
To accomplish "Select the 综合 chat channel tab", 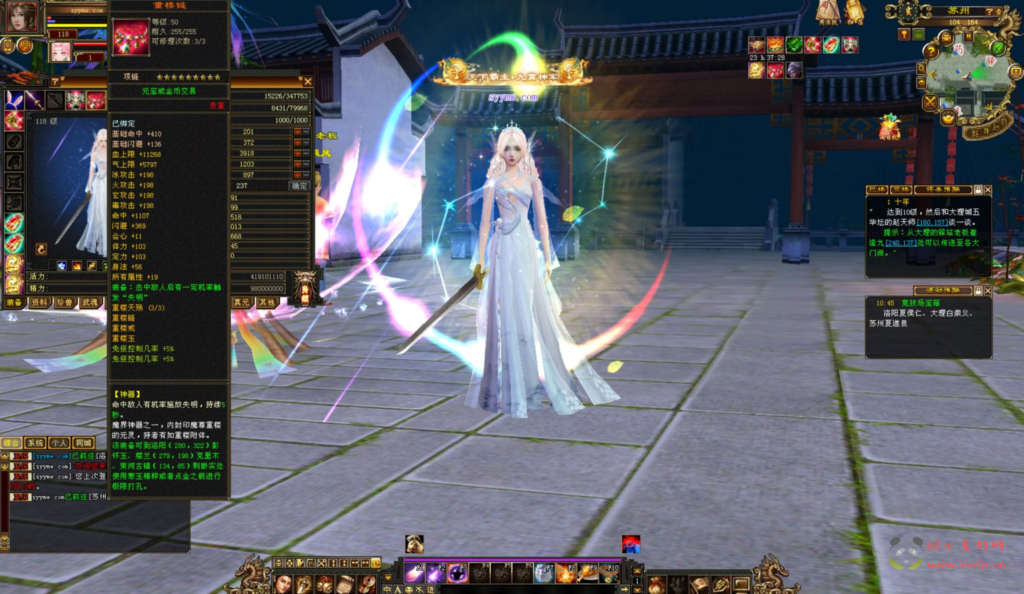I will [x=12, y=442].
